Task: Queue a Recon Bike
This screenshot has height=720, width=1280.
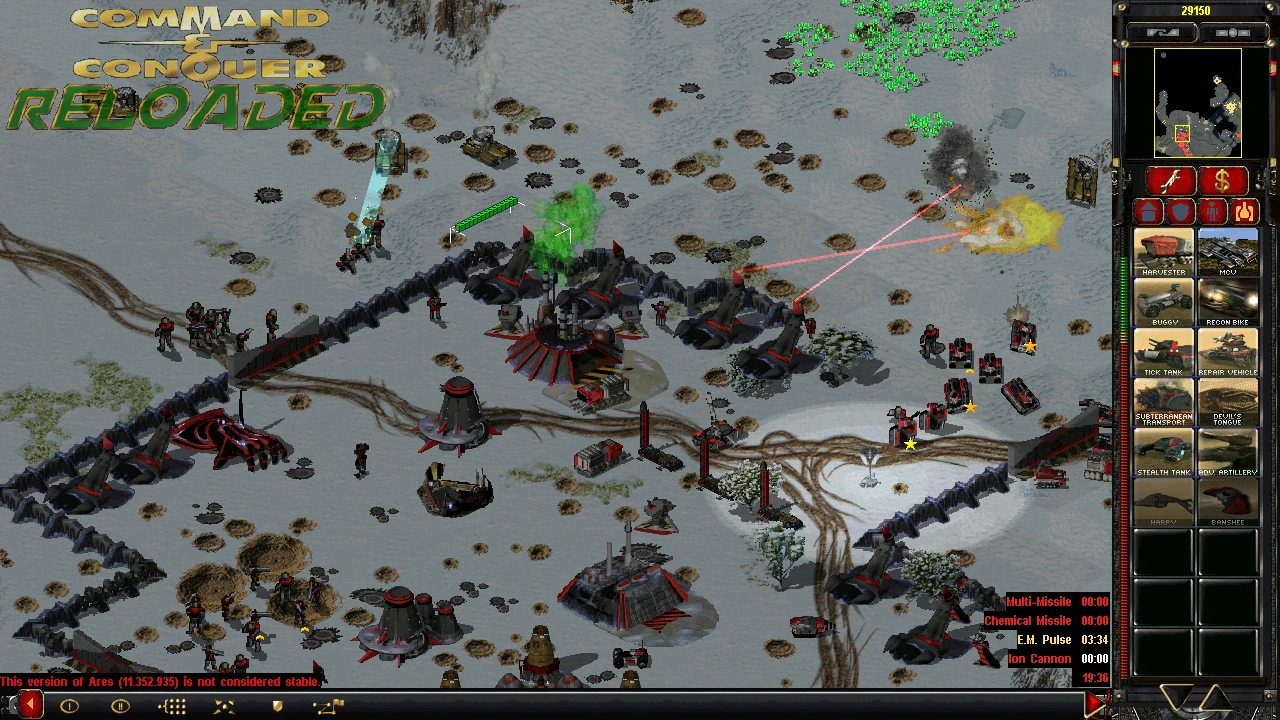Action: coord(1228,302)
